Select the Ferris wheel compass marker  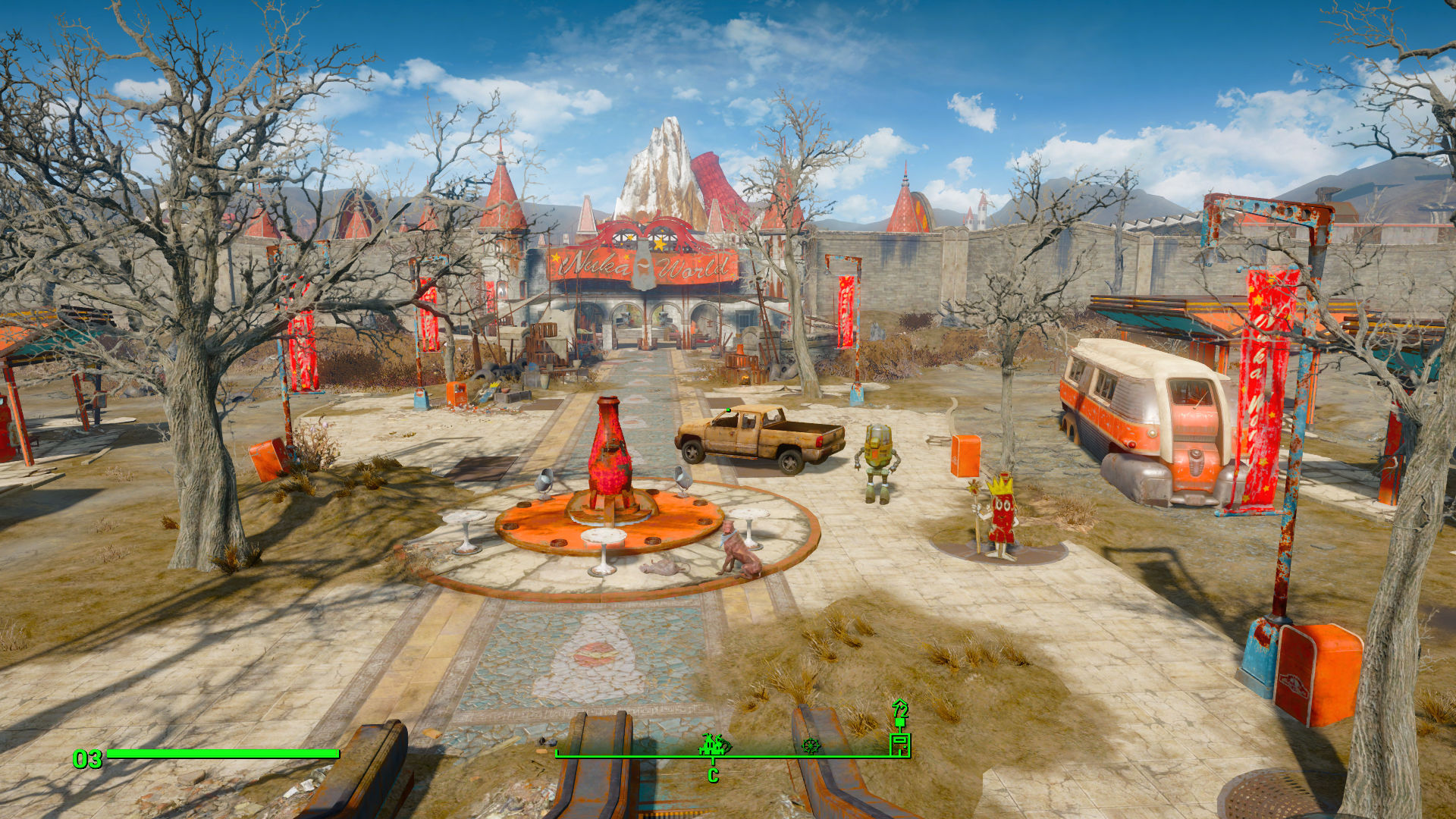(x=811, y=746)
